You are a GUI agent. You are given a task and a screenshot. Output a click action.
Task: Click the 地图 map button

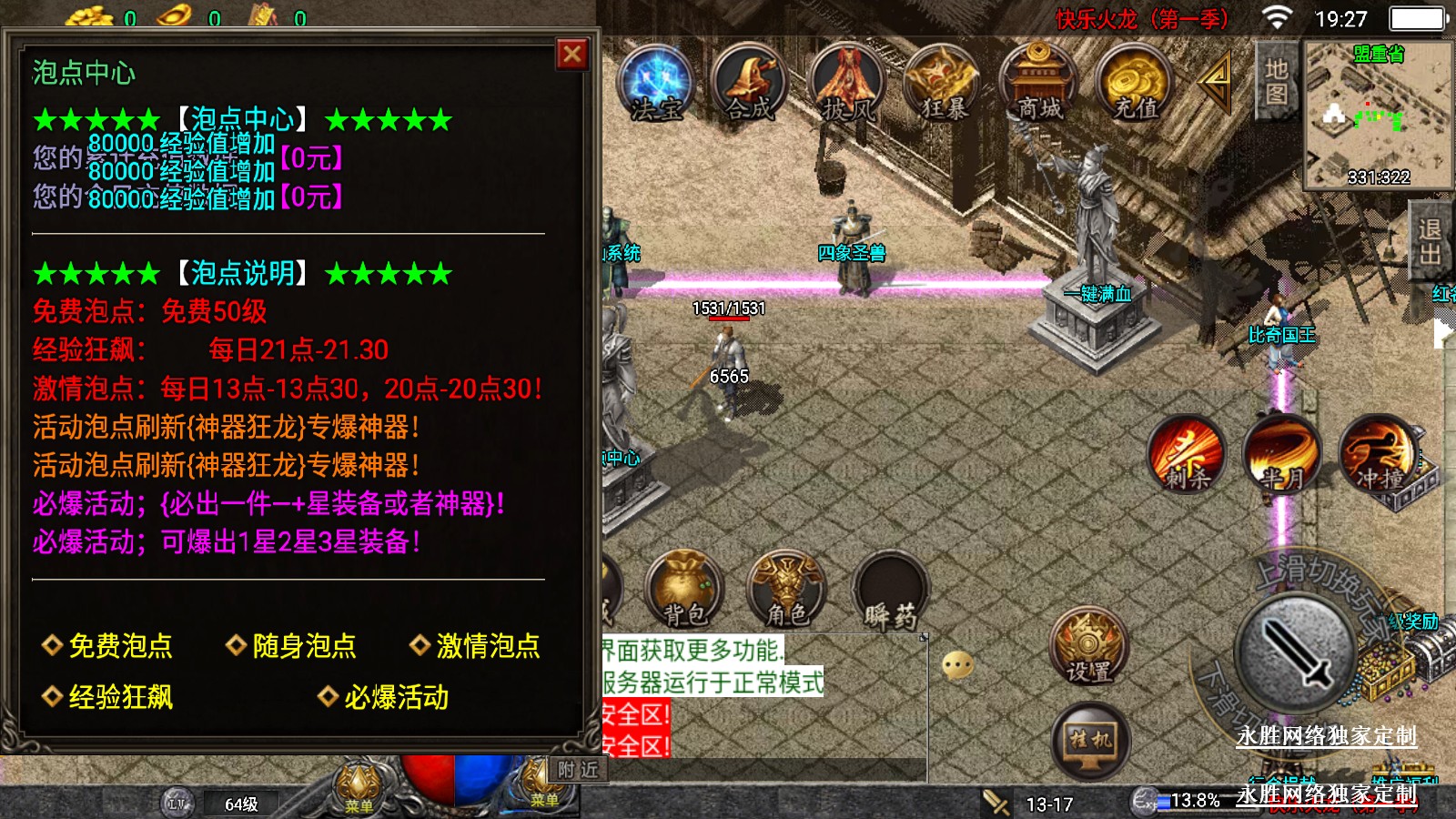[1276, 81]
